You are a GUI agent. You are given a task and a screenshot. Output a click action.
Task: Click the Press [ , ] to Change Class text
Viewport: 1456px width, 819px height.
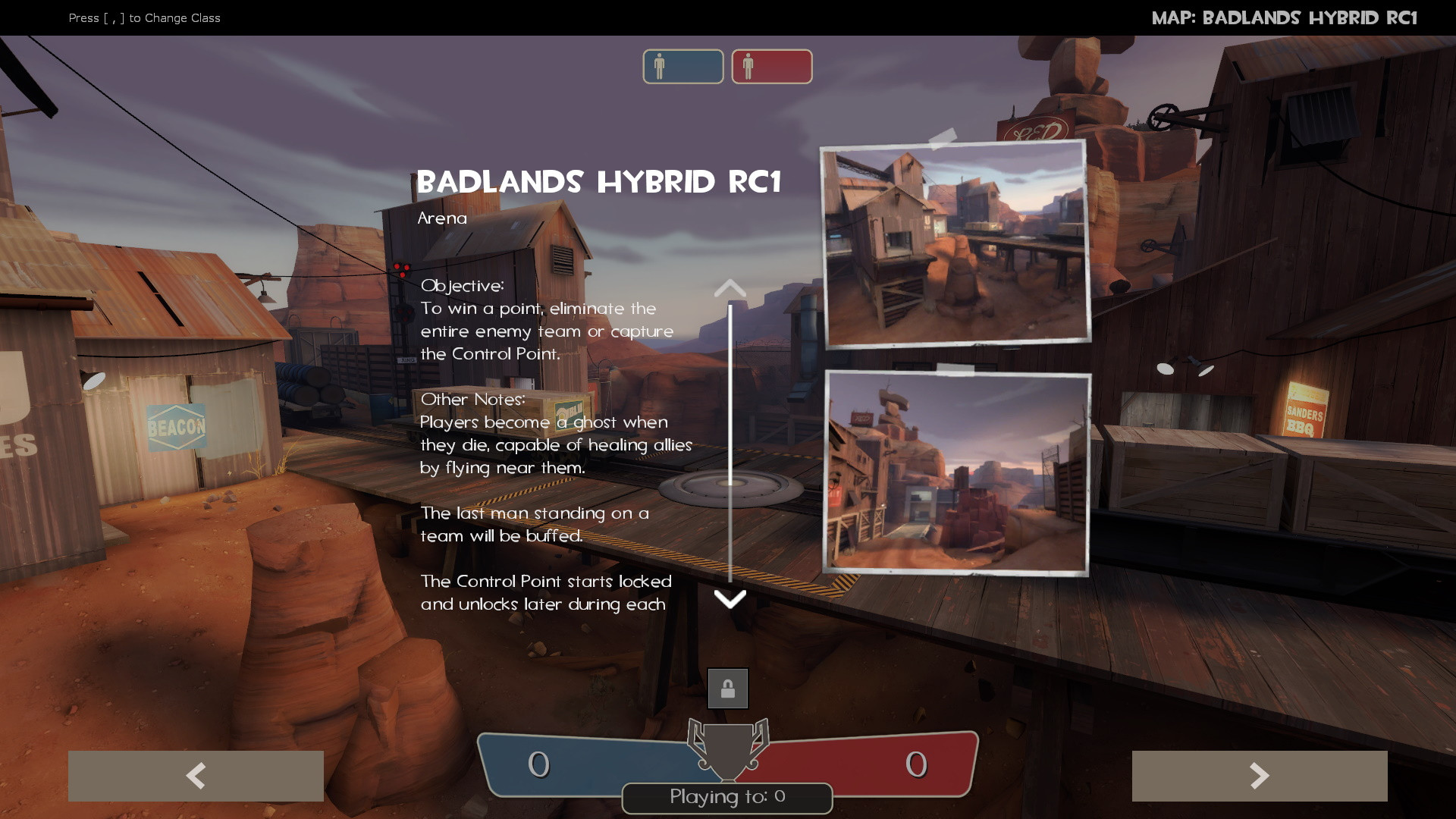[144, 18]
